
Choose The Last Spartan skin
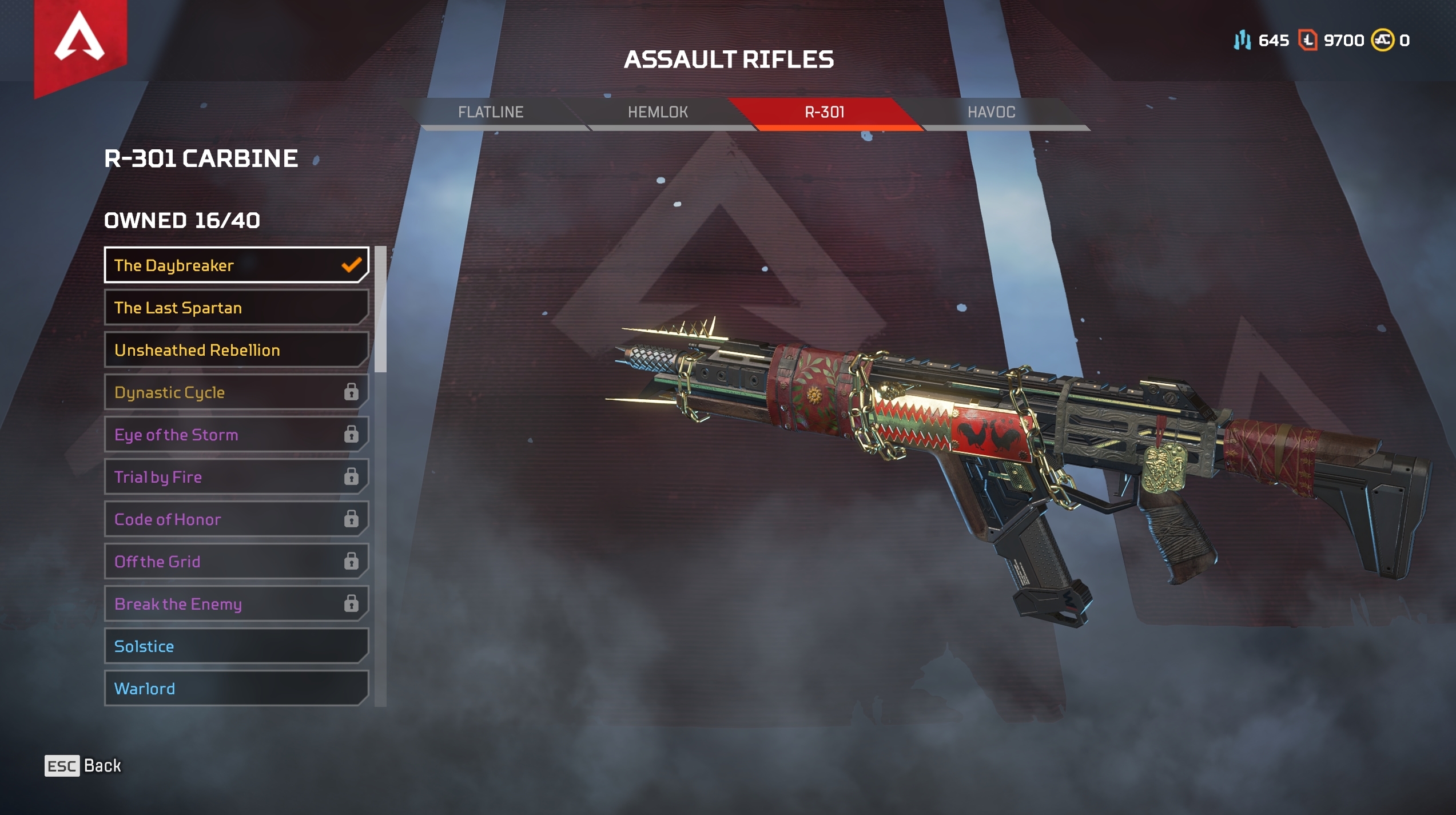coord(236,308)
